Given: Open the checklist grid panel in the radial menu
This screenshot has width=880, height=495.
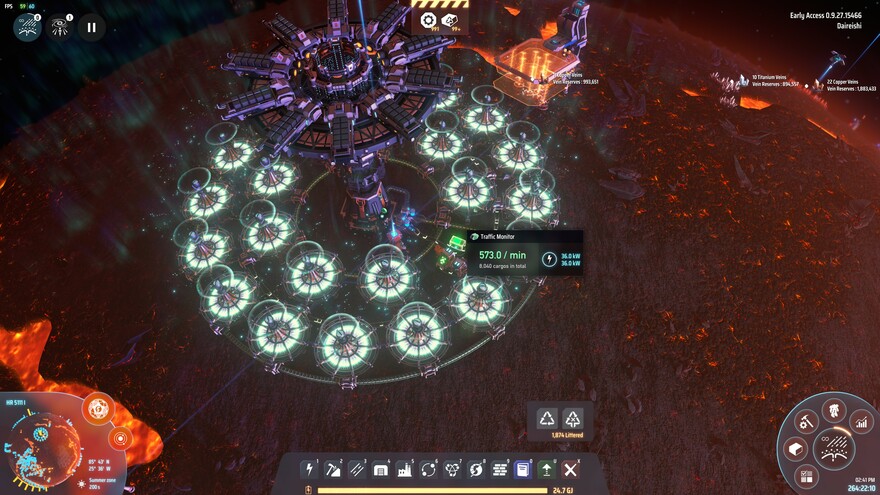Looking at the screenshot, I should (807, 475).
